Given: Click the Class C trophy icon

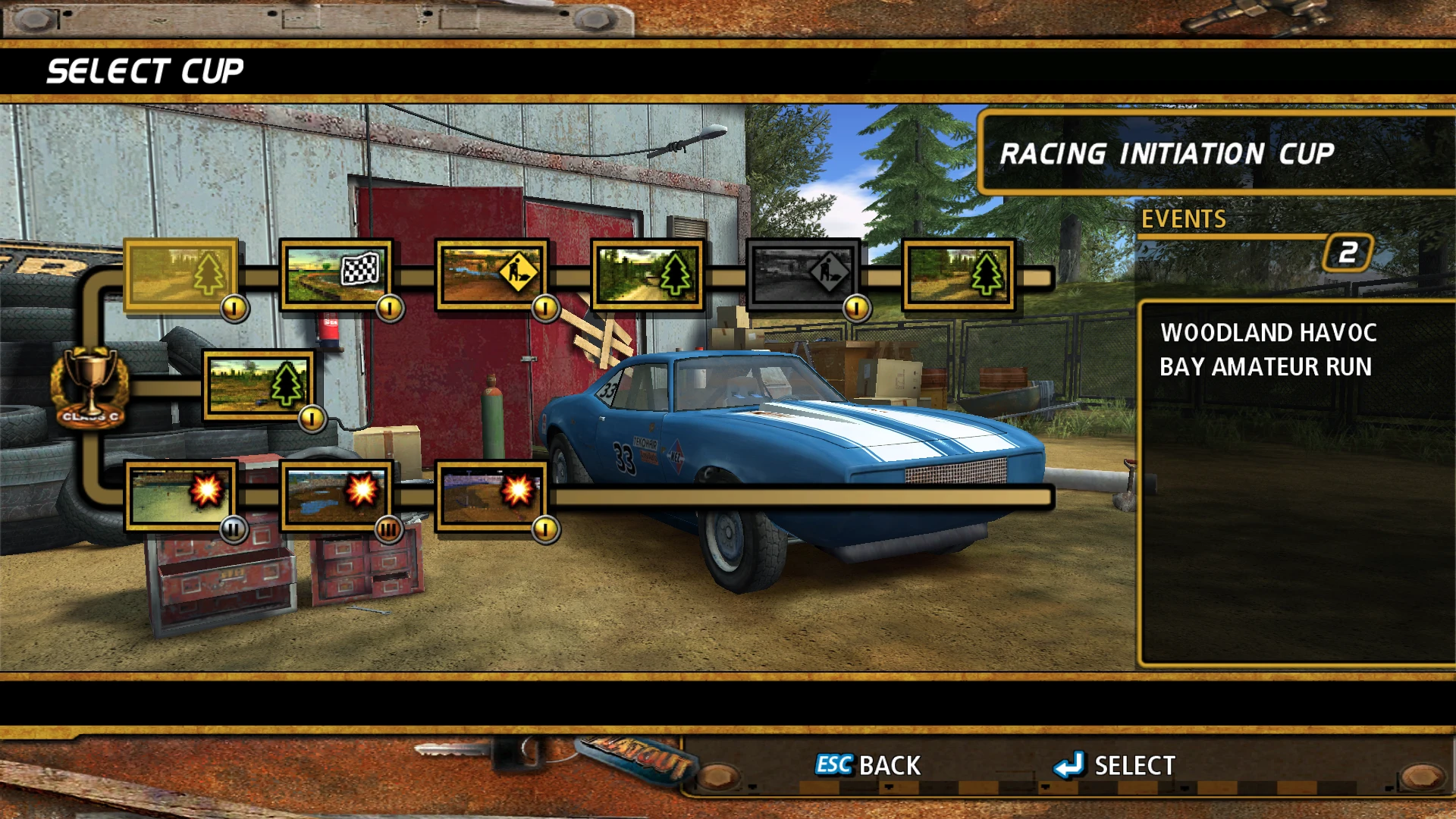Looking at the screenshot, I should click(90, 387).
